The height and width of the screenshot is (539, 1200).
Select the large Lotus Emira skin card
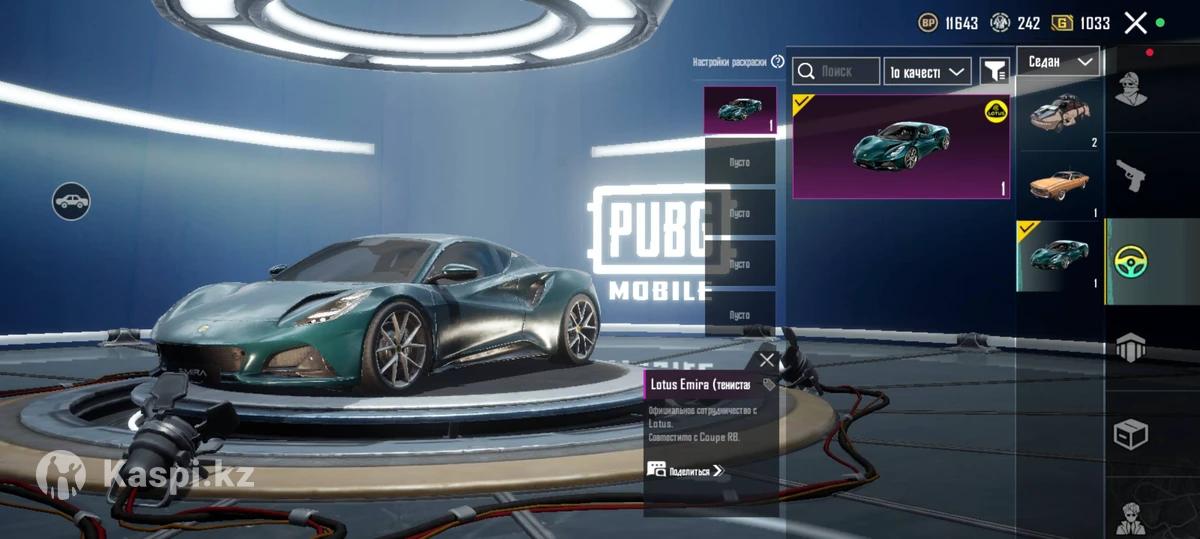[x=901, y=147]
